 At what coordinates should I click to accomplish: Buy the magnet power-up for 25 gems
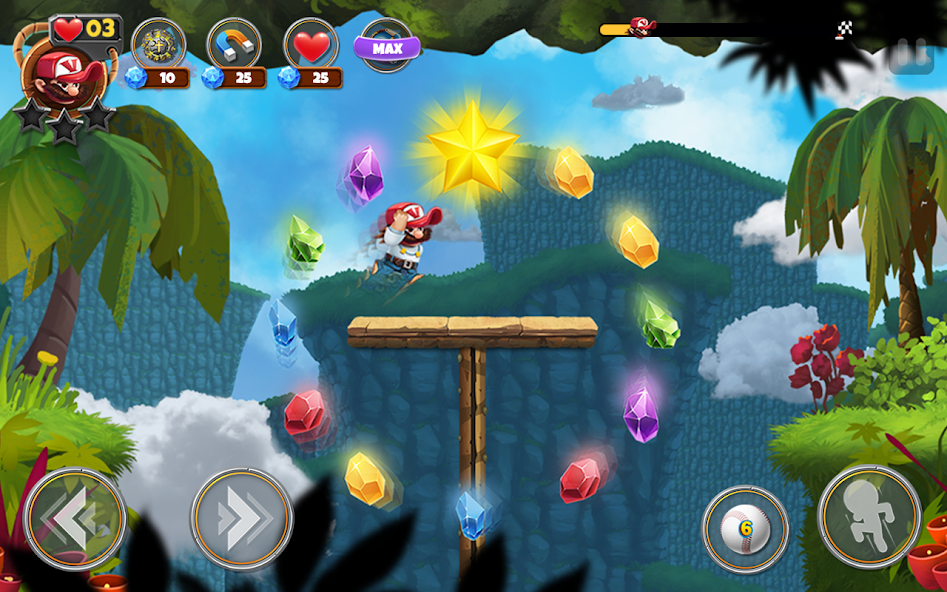pyautogui.click(x=234, y=45)
